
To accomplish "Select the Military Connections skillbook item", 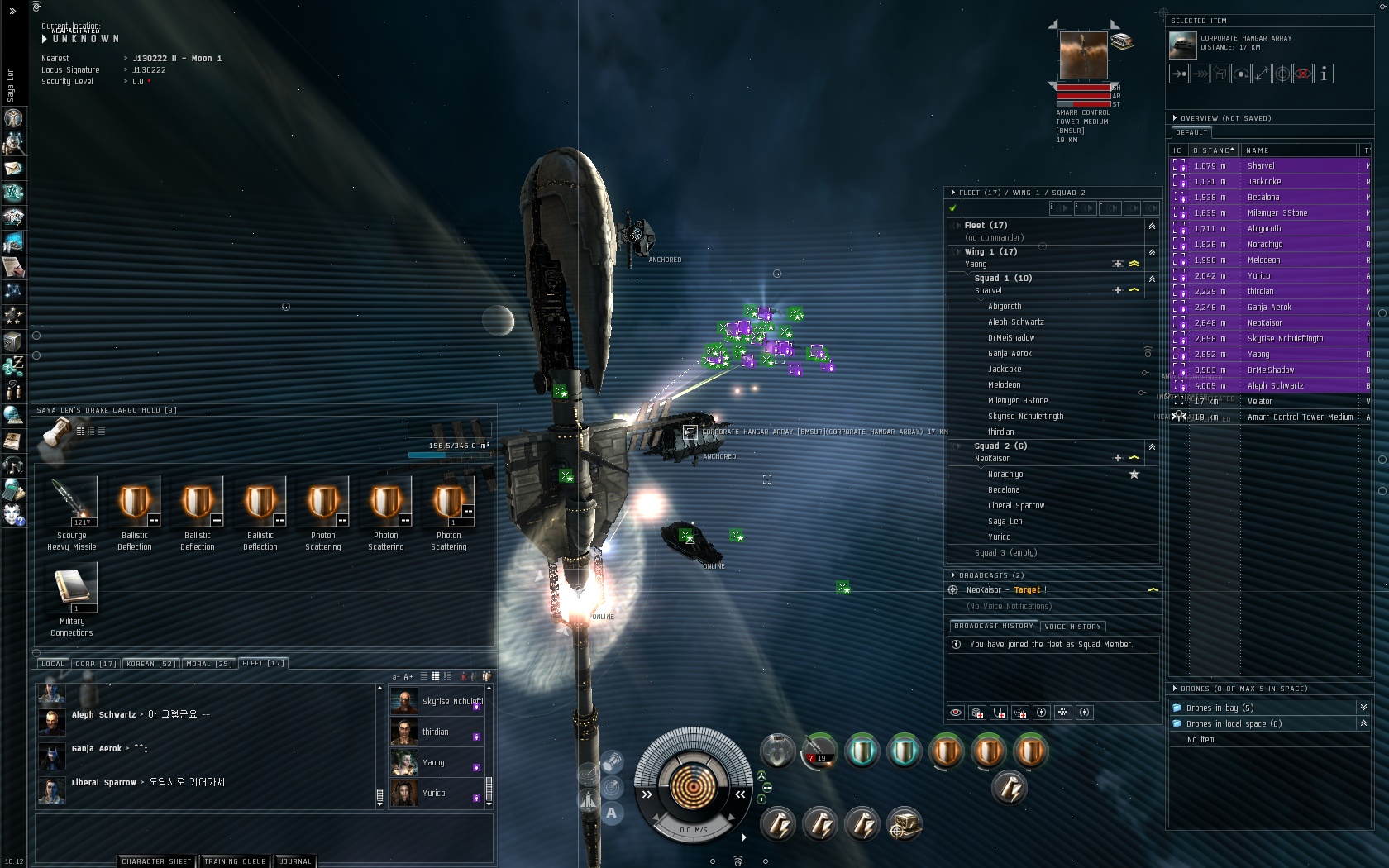I will tap(74, 588).
